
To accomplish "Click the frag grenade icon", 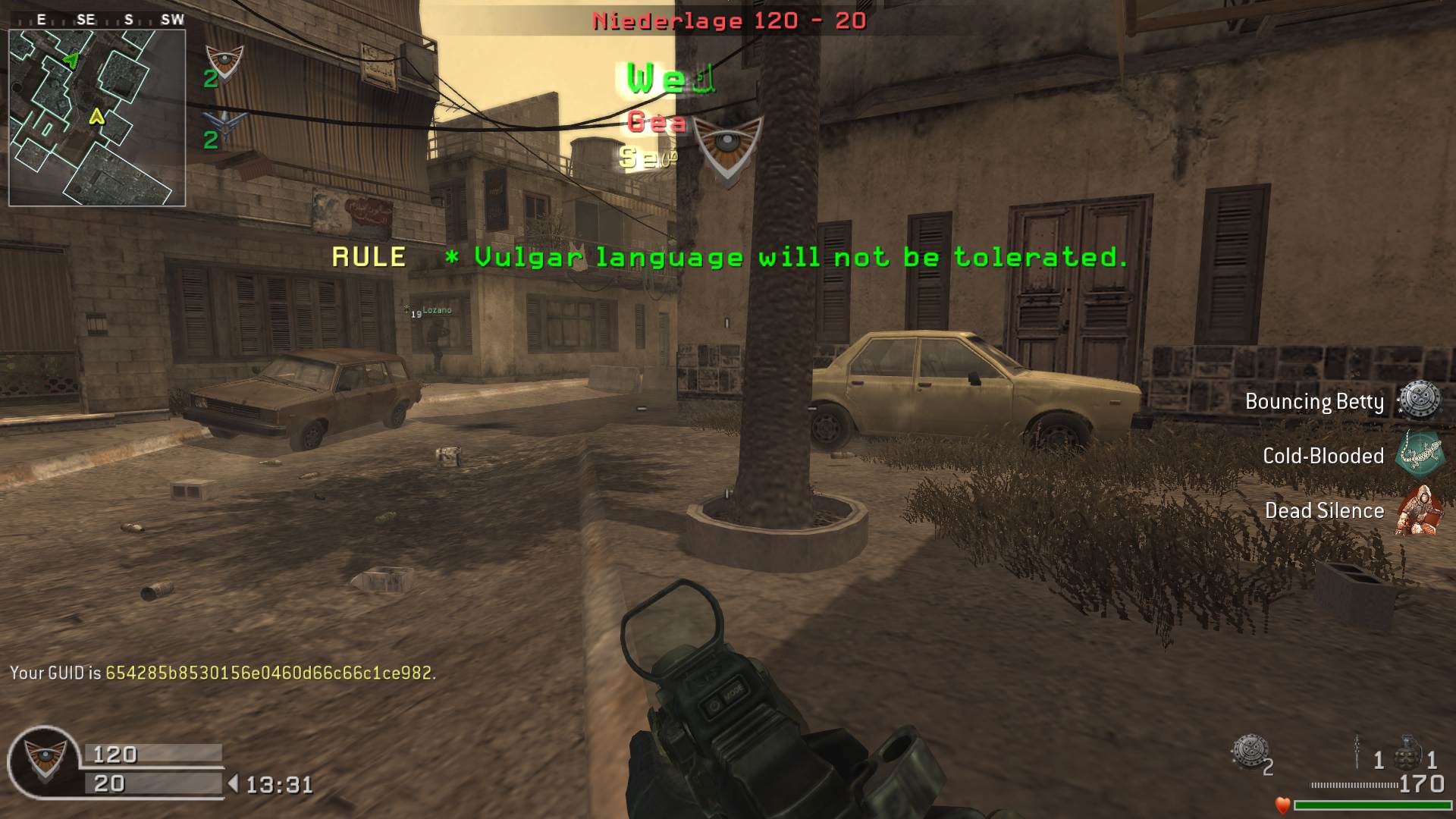I will [1407, 753].
